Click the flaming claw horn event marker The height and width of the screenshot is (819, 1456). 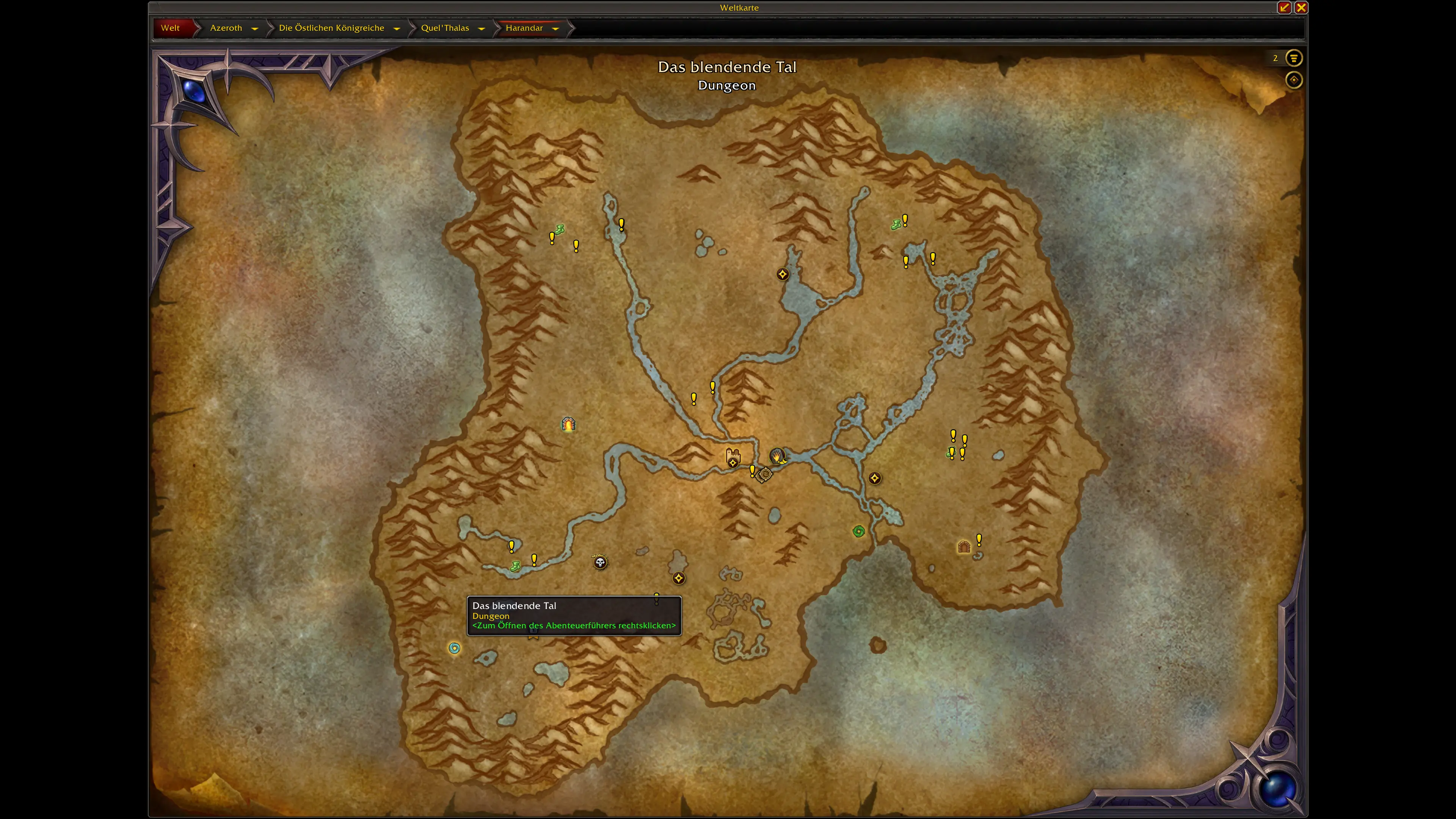tap(778, 455)
